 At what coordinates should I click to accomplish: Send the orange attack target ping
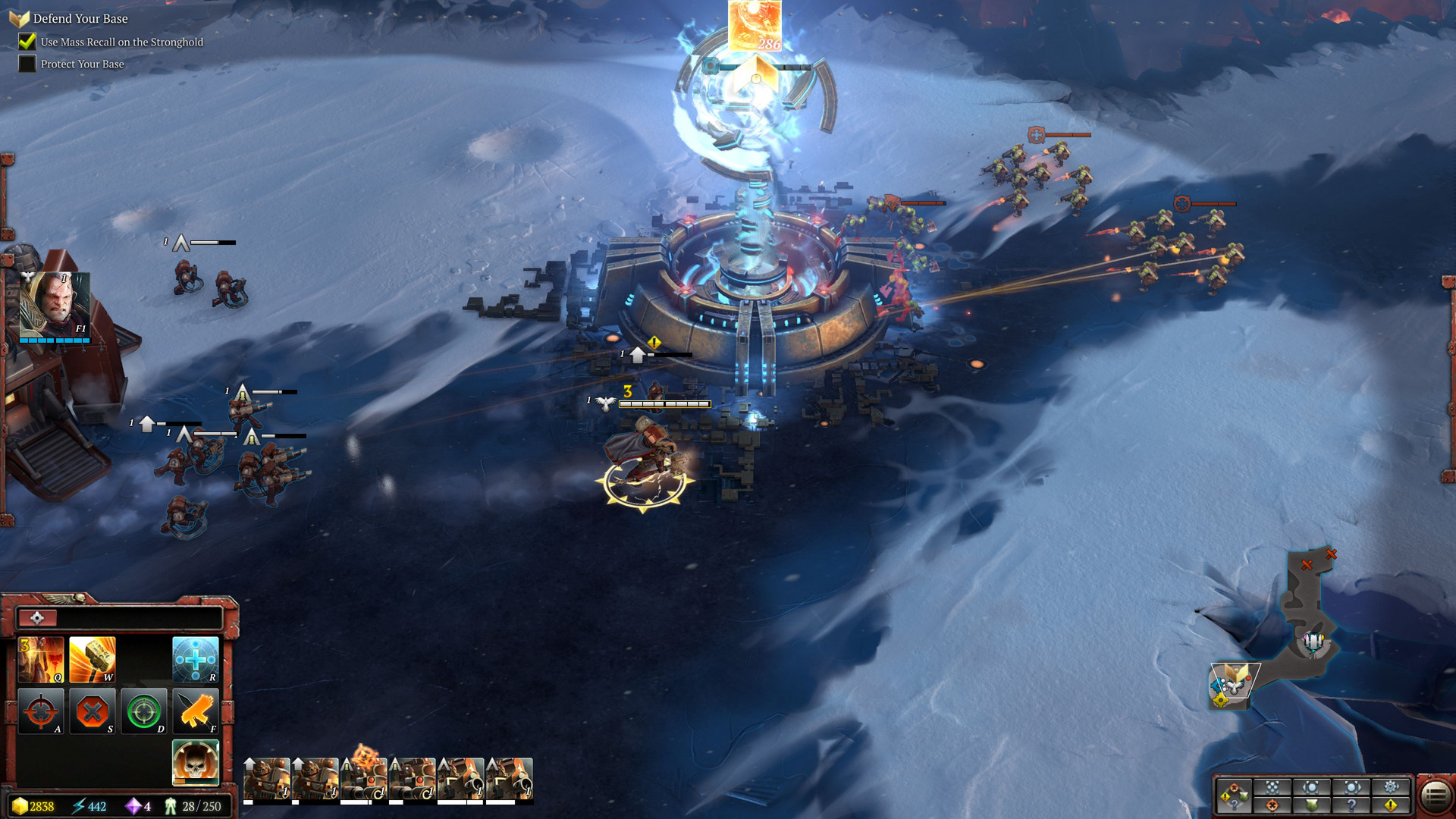(x=1272, y=805)
